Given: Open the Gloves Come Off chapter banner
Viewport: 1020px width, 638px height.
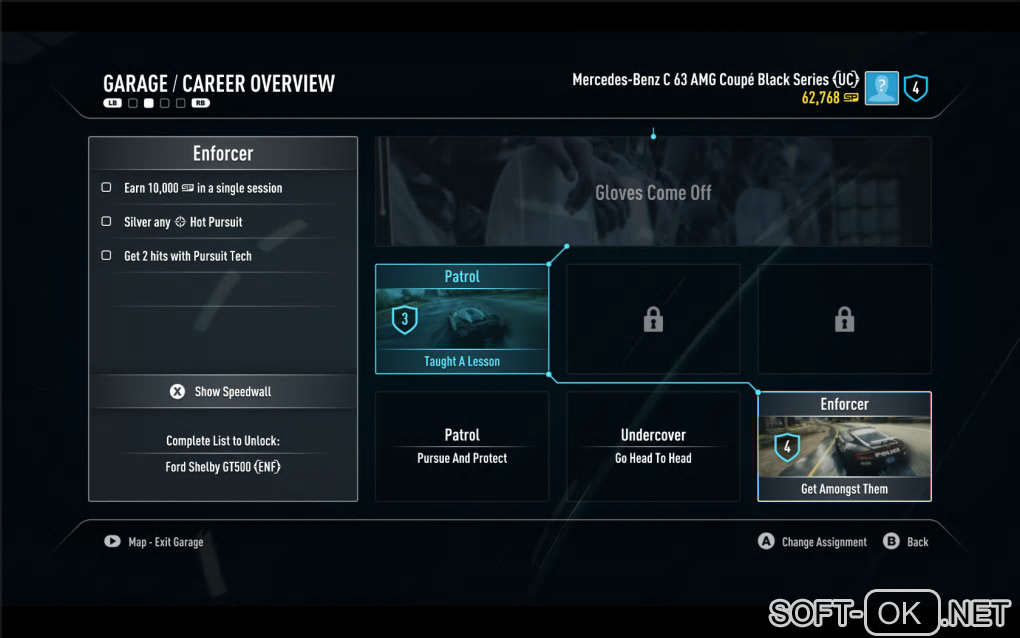Looking at the screenshot, I should click(653, 192).
